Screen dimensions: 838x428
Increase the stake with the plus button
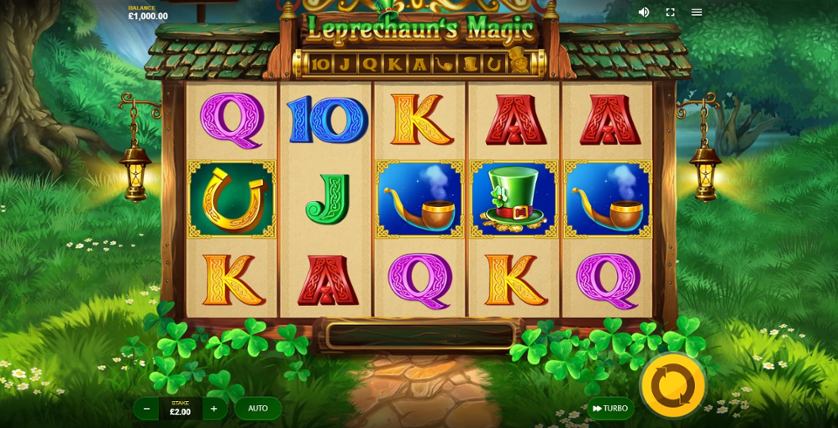point(213,408)
